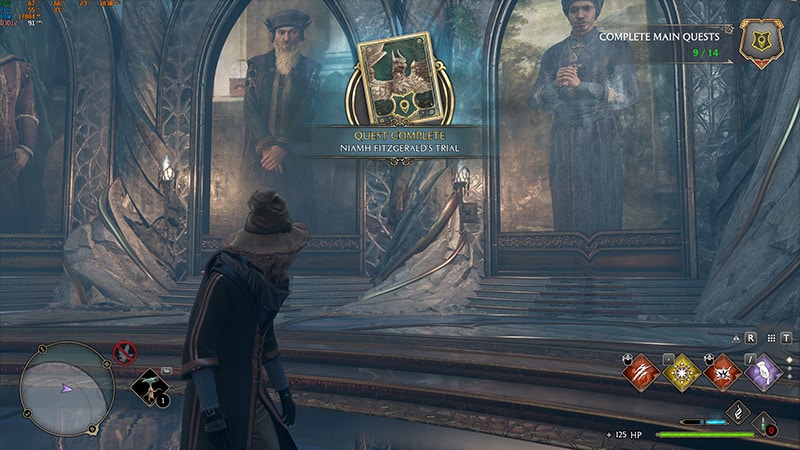The width and height of the screenshot is (800, 450).
Task: Cast the red claw slash spell
Action: pos(640,373)
